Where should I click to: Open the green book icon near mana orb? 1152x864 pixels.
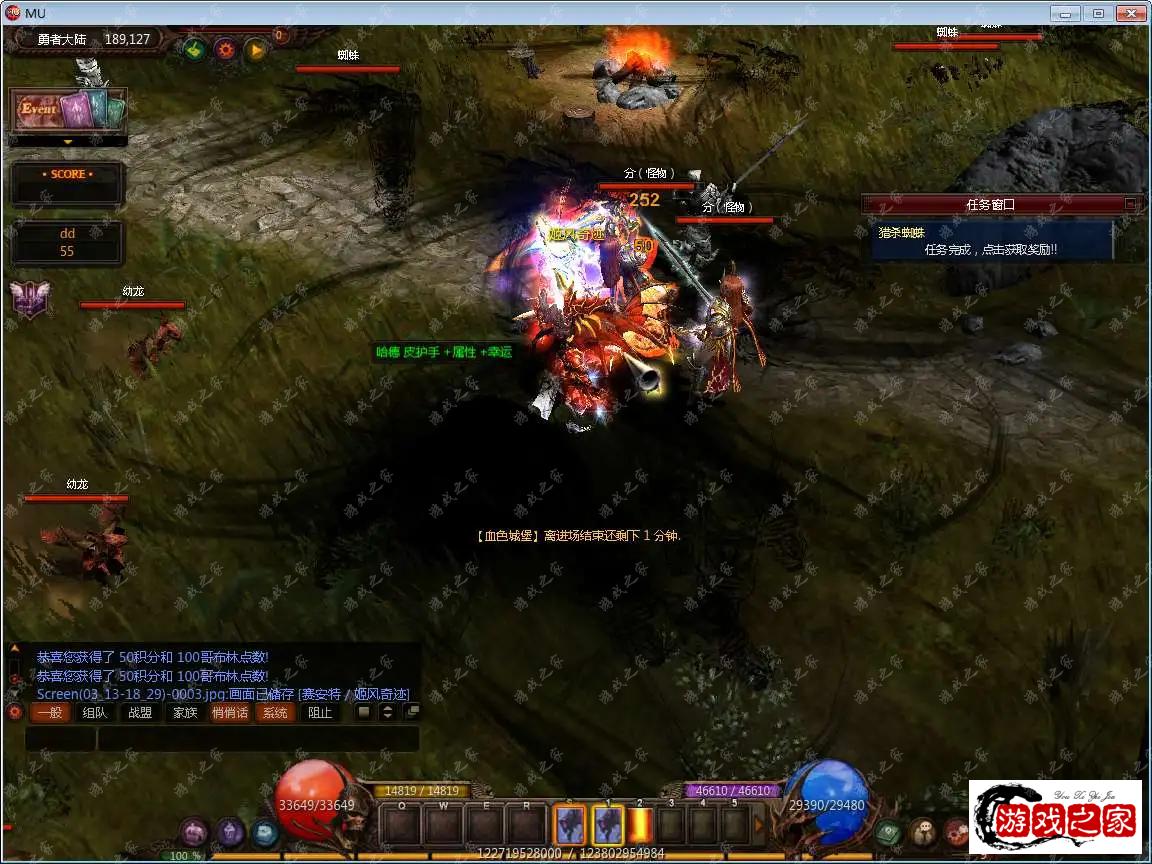887,831
